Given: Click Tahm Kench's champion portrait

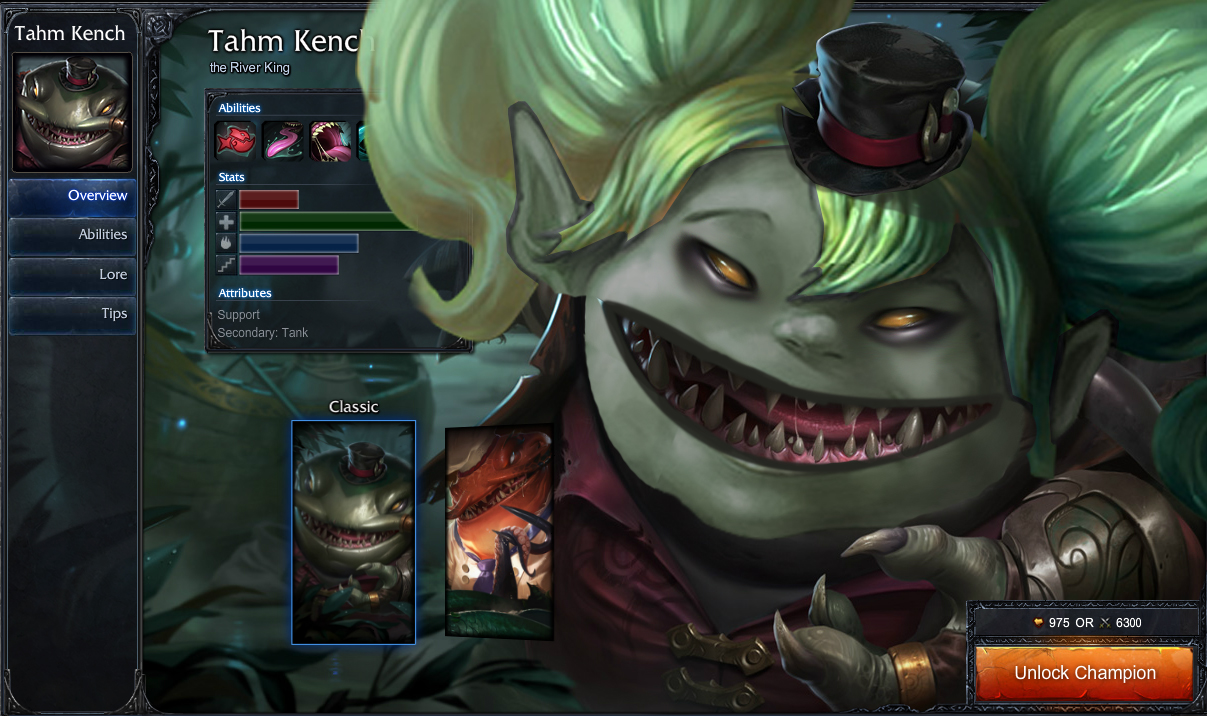Looking at the screenshot, I should [71, 112].
